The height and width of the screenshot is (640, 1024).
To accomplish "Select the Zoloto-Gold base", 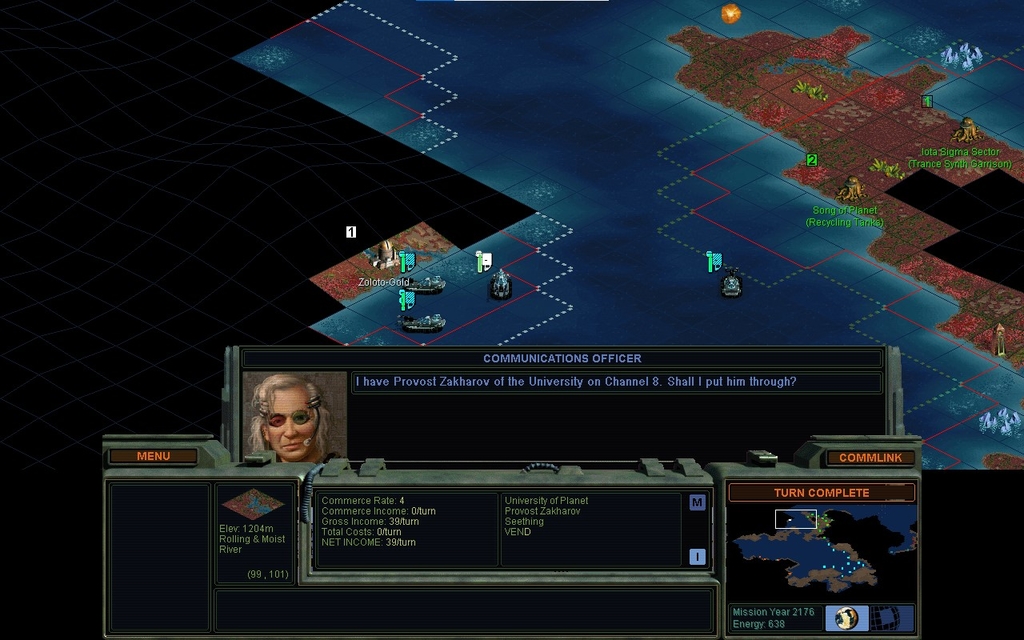I will point(382,255).
